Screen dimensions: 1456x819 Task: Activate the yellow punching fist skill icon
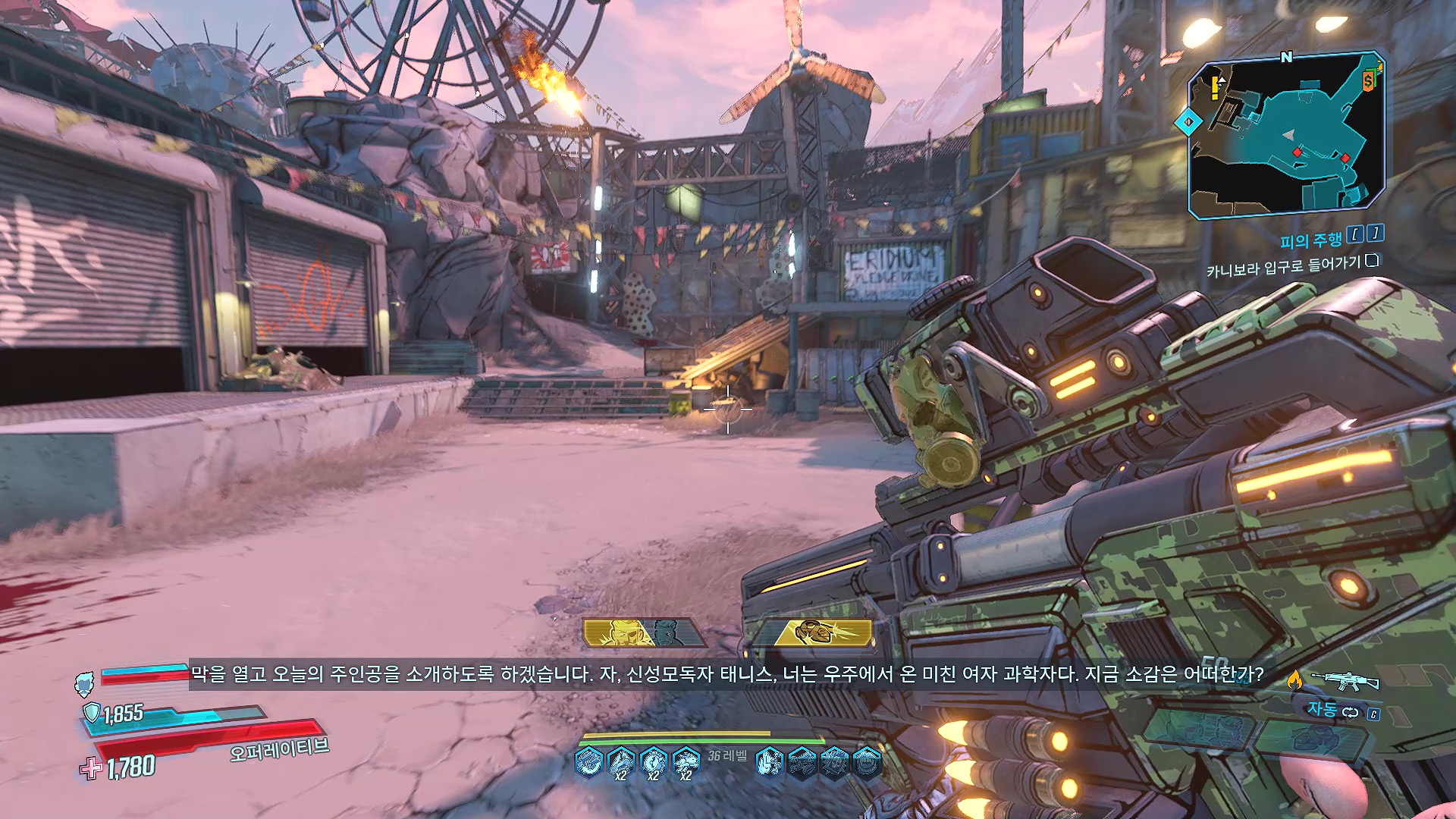tap(816, 632)
